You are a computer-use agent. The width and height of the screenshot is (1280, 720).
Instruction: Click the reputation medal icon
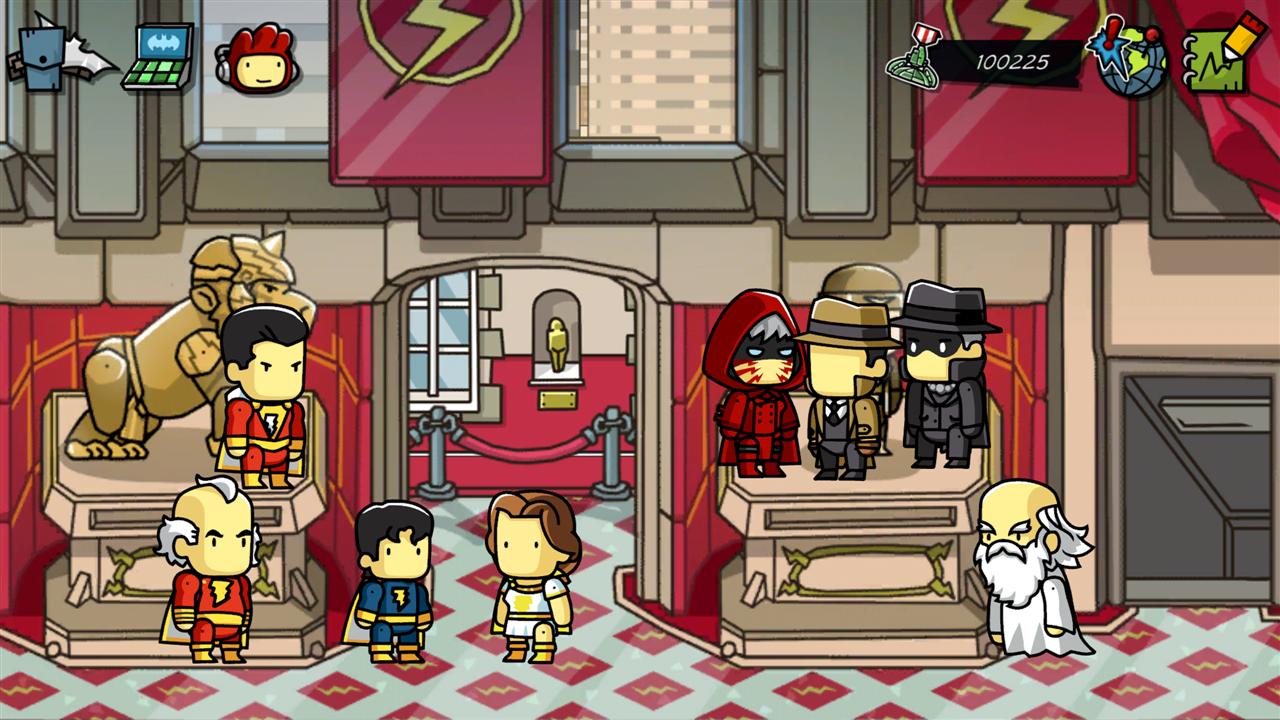(x=914, y=62)
